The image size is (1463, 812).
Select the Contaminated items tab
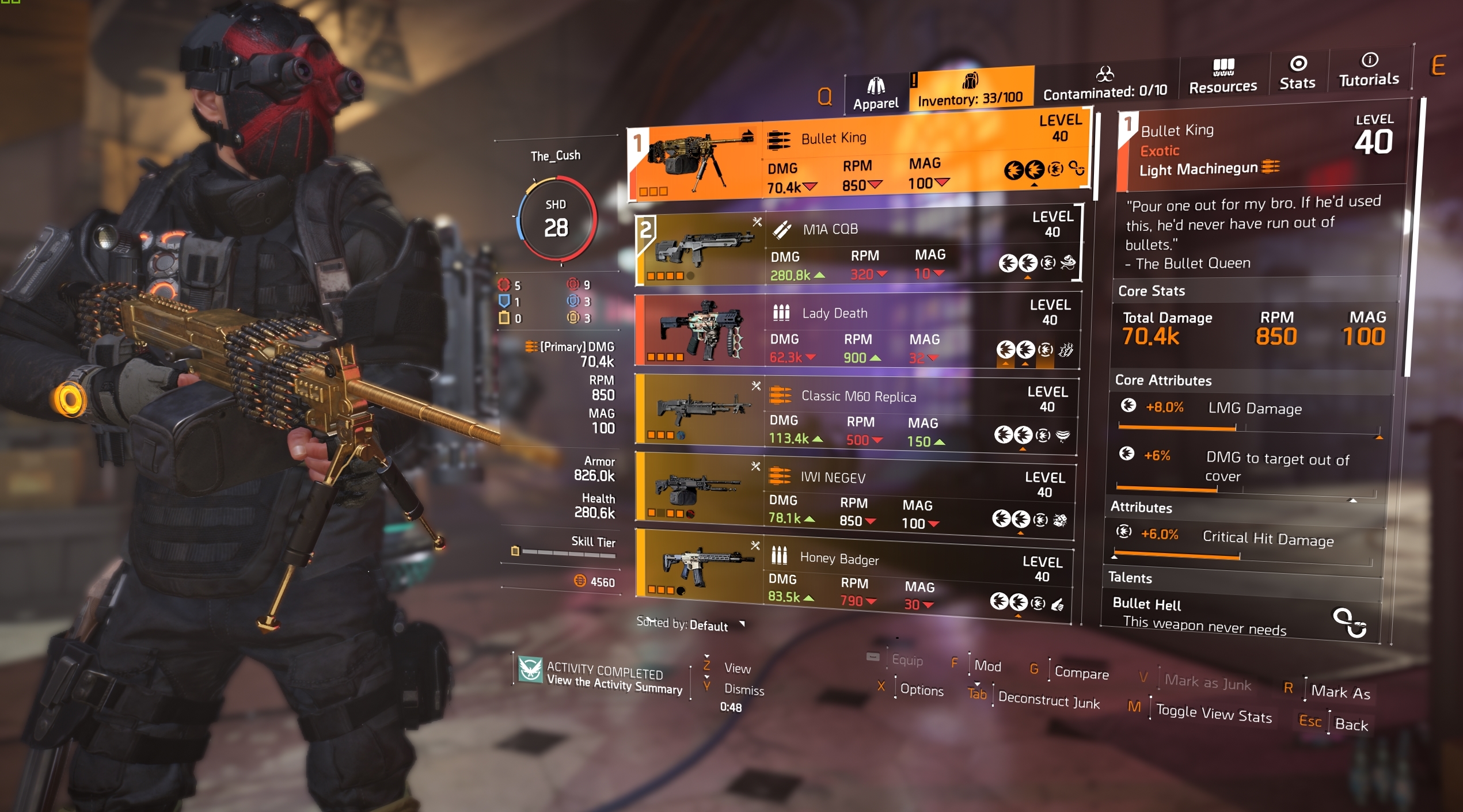(x=1105, y=84)
